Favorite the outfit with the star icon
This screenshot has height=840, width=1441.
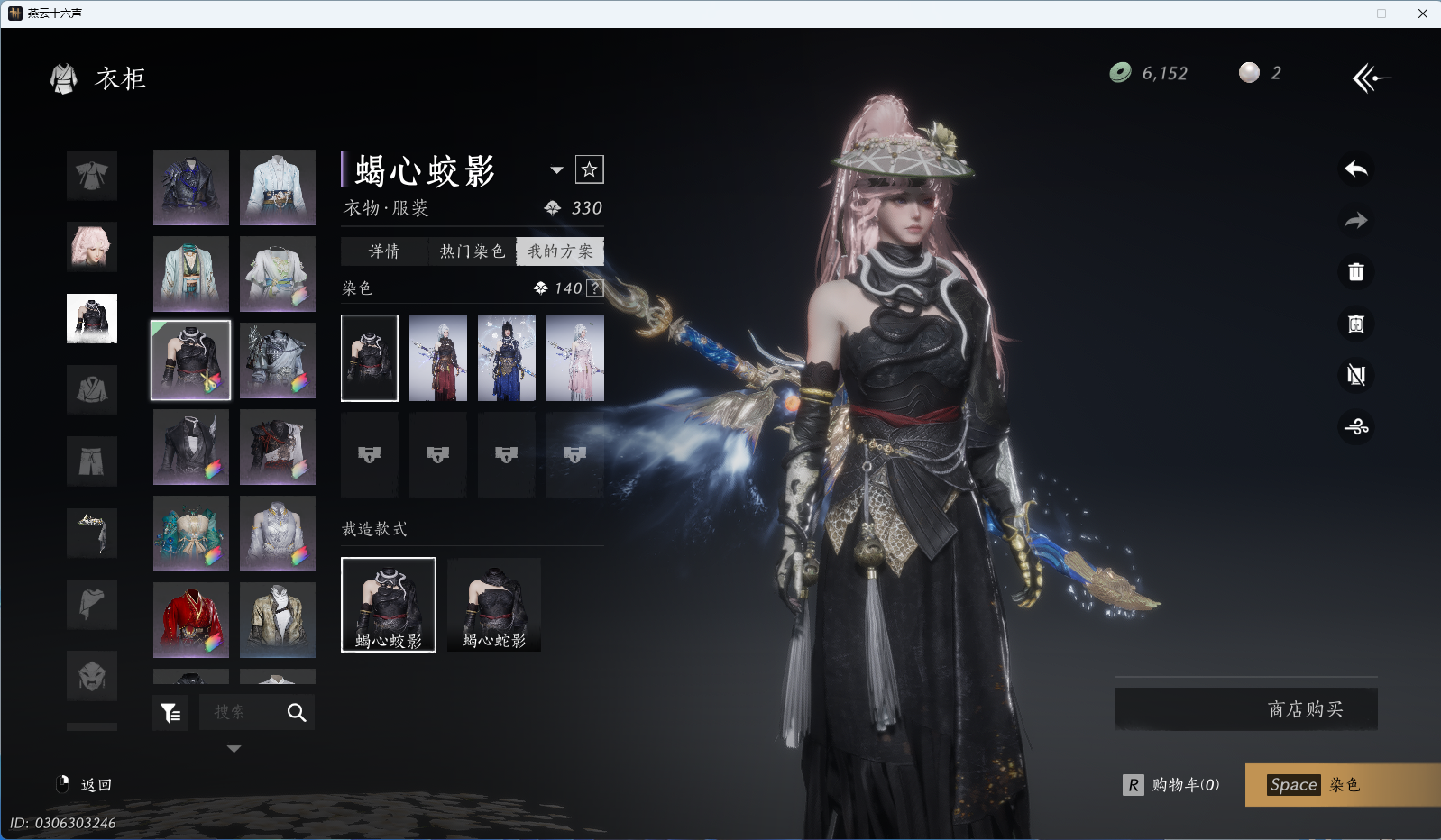click(589, 169)
